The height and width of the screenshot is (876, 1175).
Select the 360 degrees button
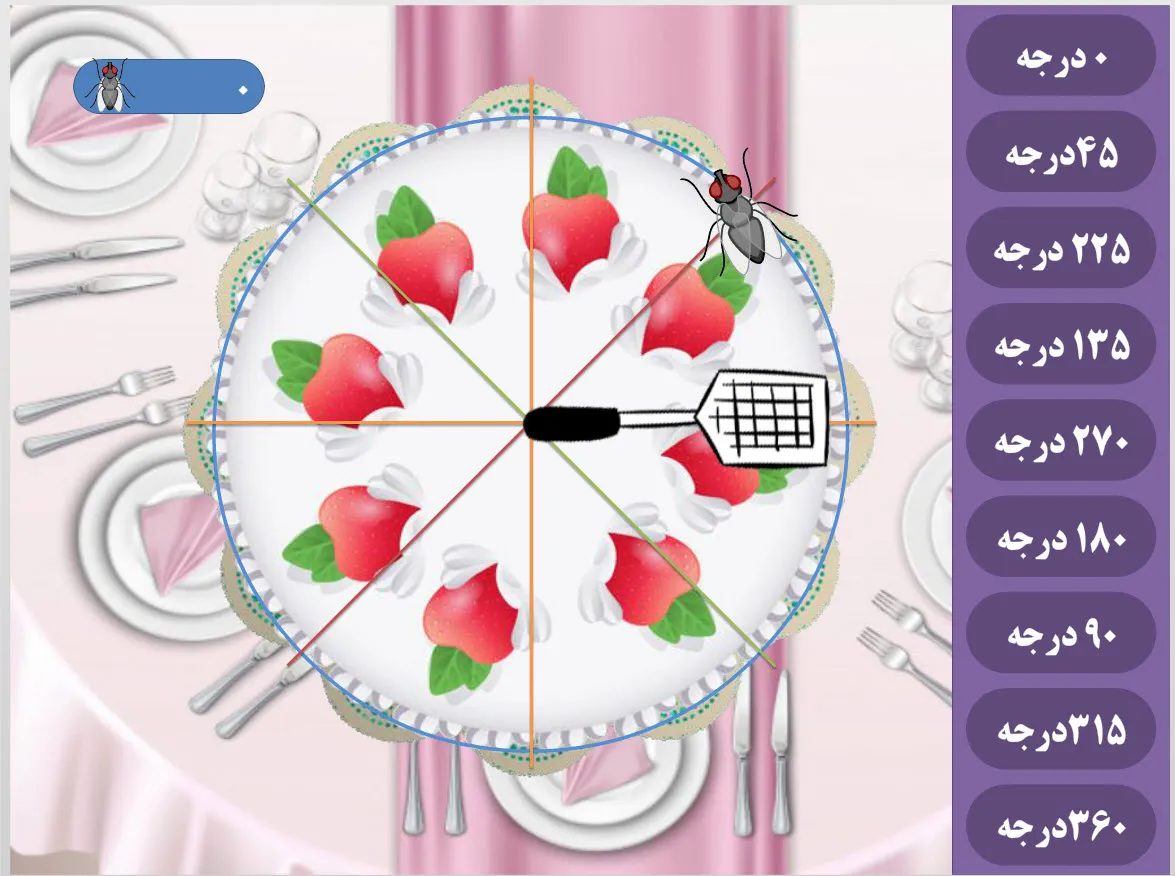click(1061, 826)
